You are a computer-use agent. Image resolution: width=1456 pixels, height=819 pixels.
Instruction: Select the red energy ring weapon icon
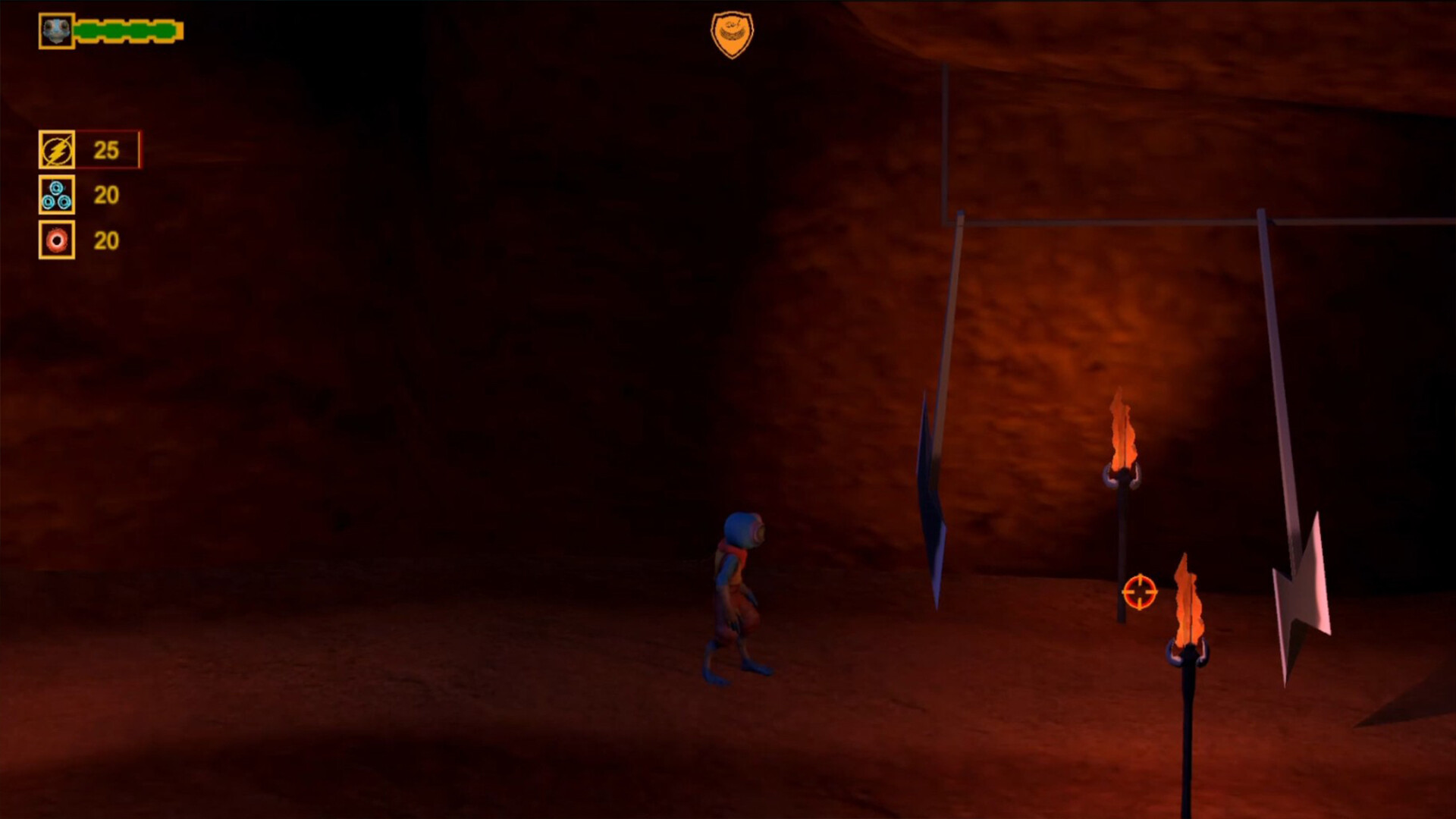[57, 240]
